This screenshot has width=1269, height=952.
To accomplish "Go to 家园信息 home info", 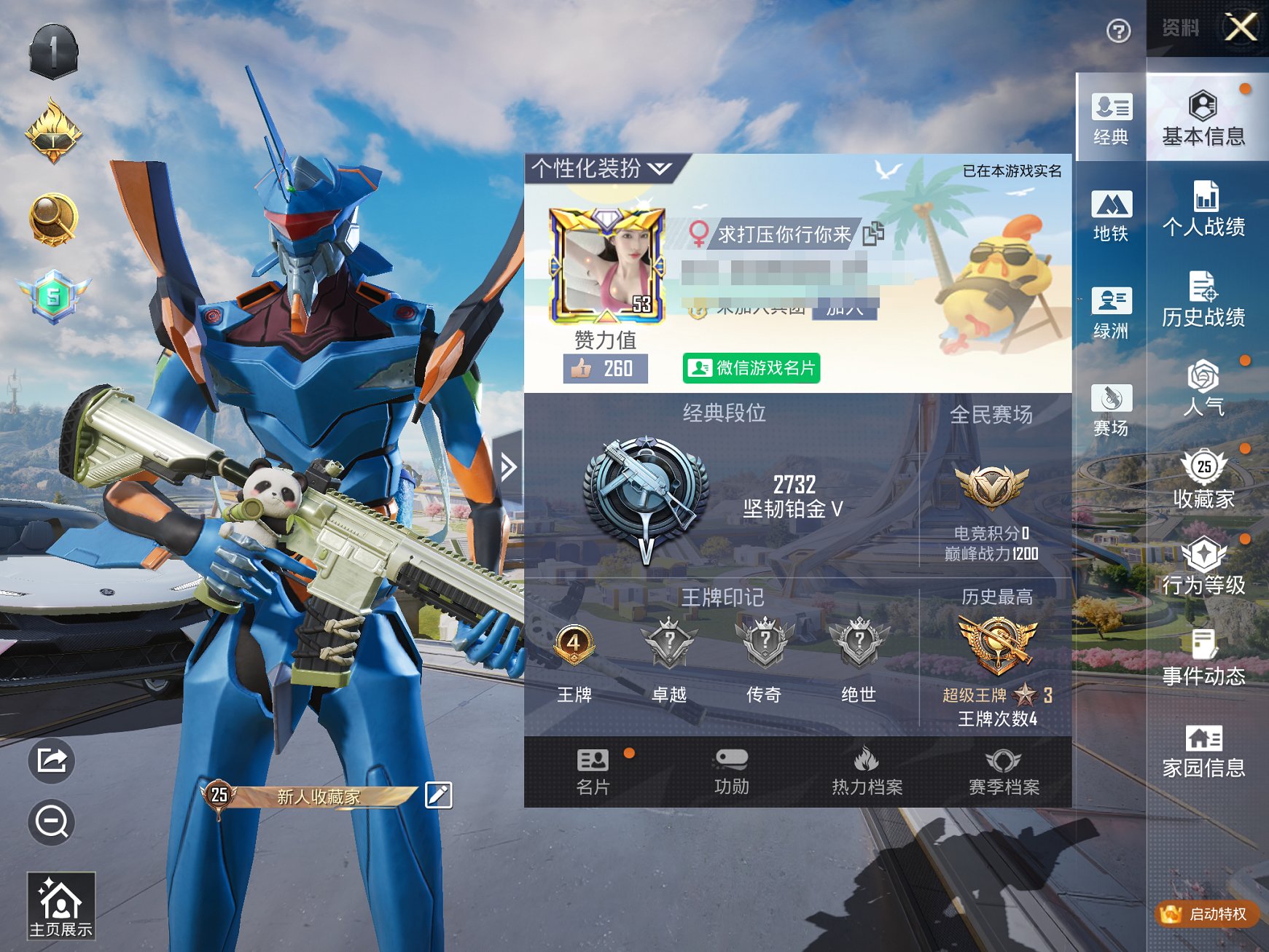I will [x=1203, y=751].
